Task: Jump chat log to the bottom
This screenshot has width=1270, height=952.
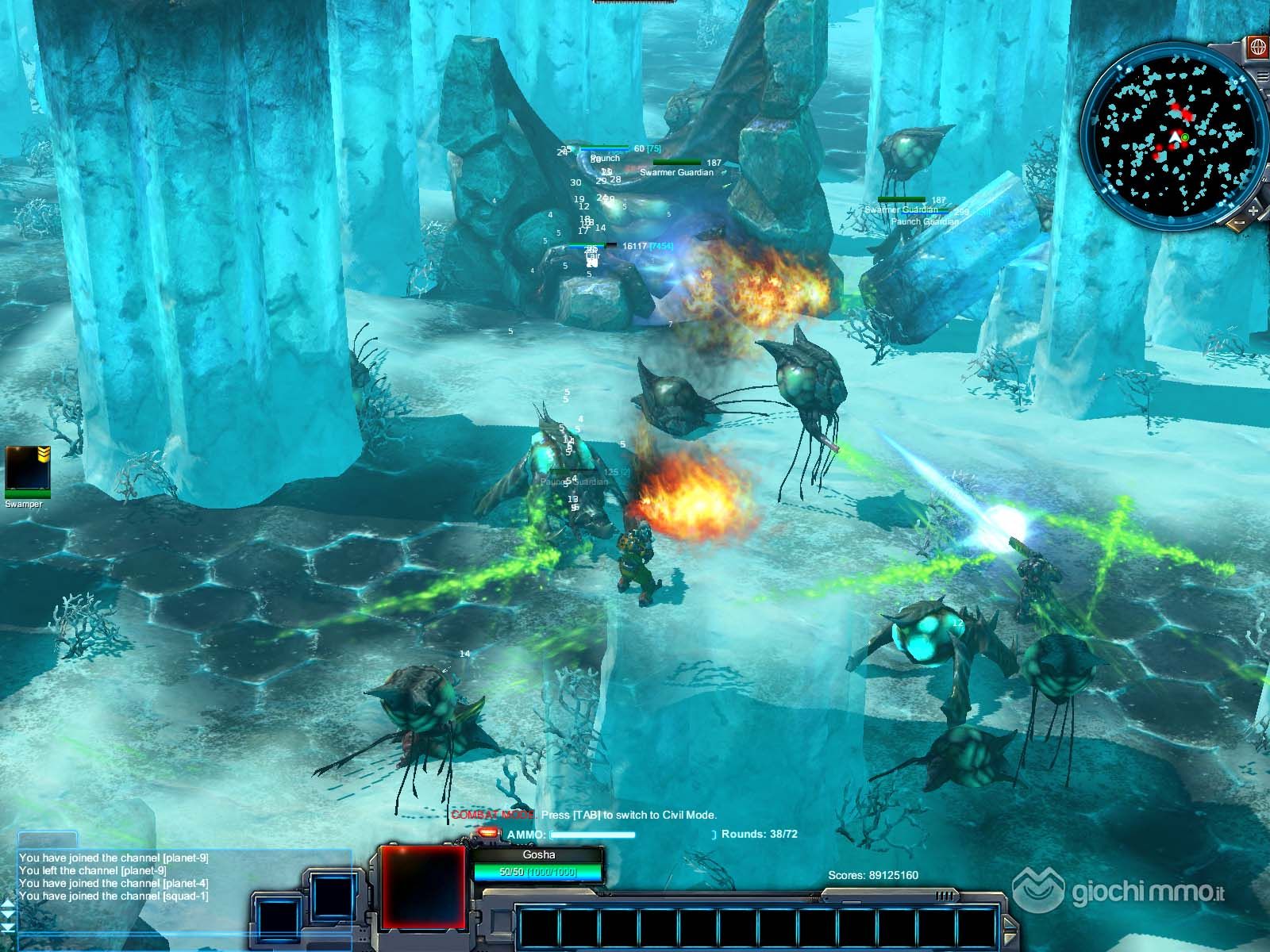Action: 8,928
